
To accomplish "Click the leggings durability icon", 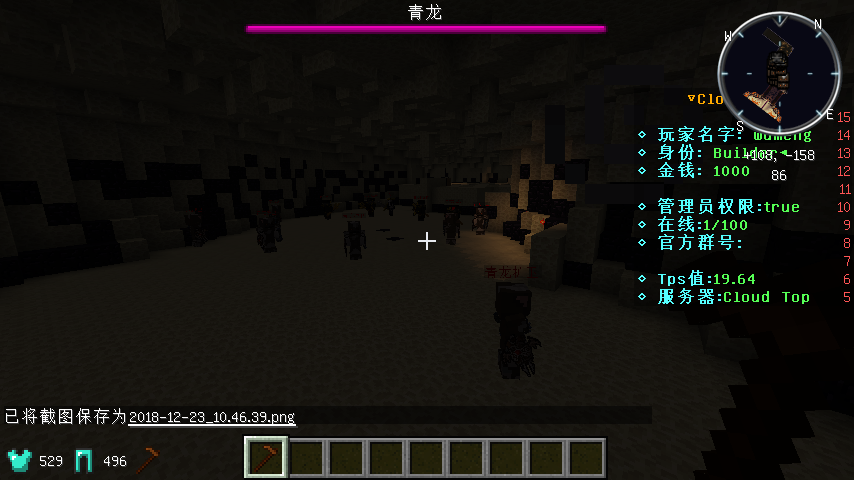I will point(84,460).
